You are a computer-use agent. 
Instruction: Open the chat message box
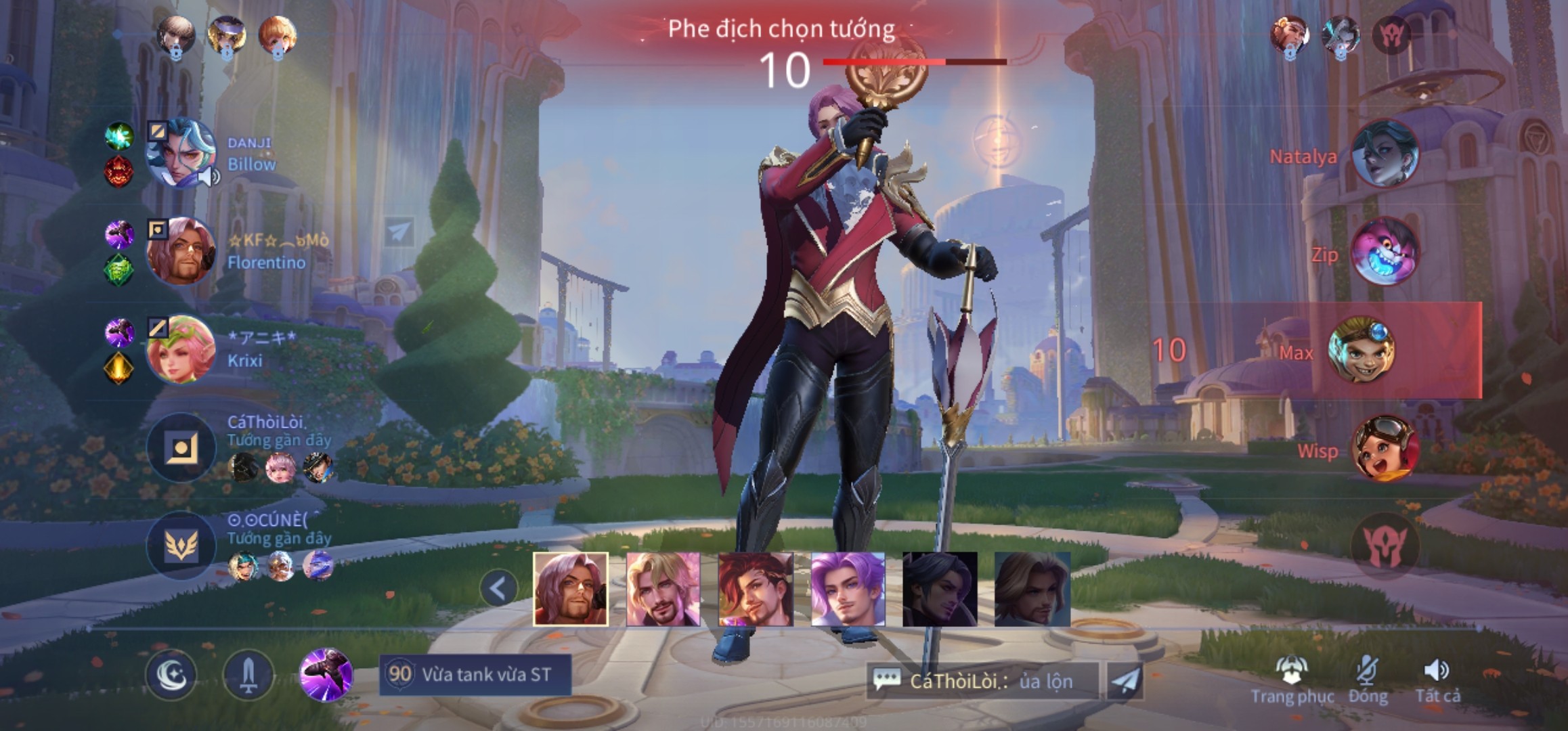(983, 681)
